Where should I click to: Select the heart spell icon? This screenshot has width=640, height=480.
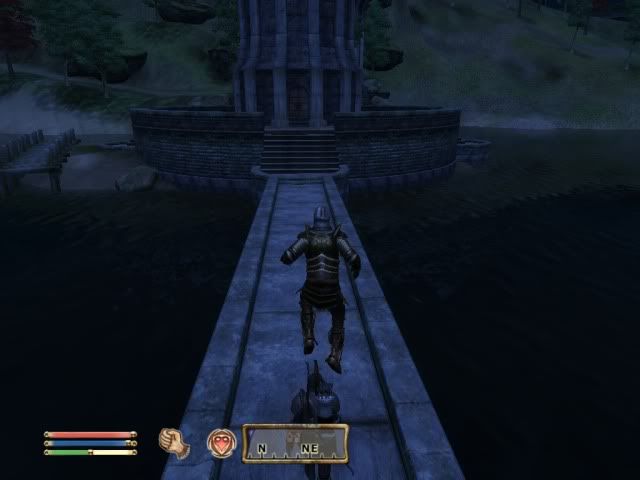pos(220,443)
